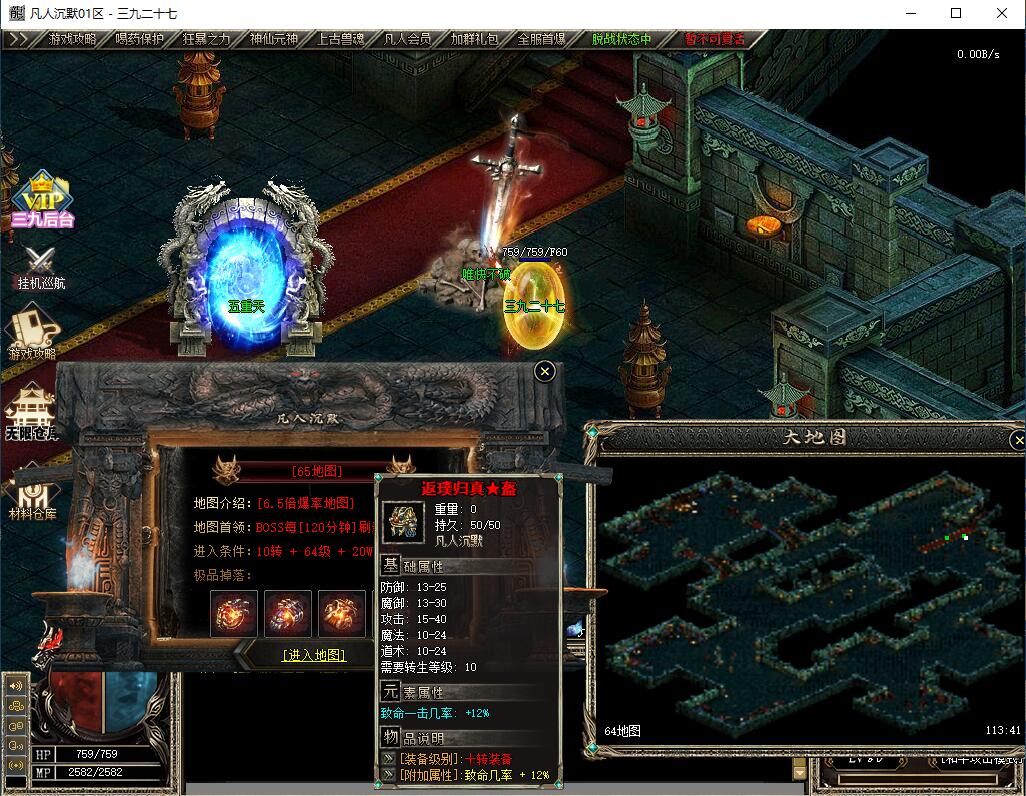Select 喝药保护 in the top bar

tap(139, 39)
